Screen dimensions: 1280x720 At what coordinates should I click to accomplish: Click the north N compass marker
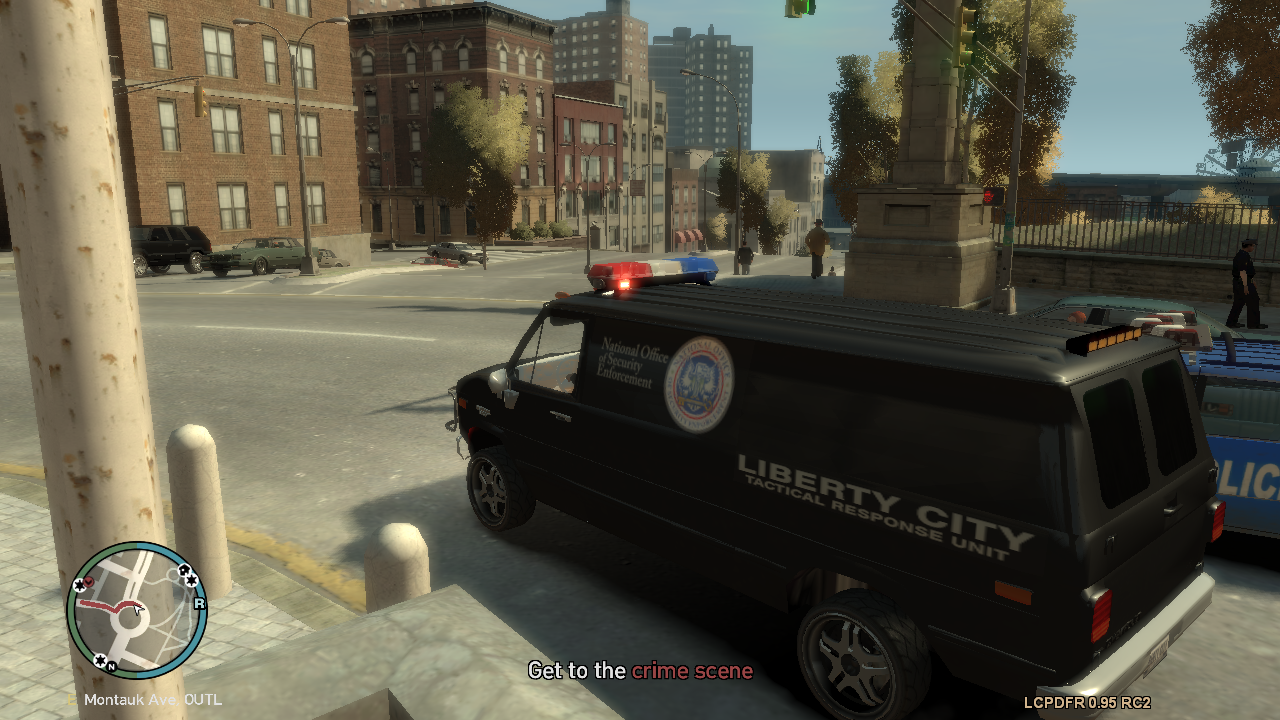111,666
